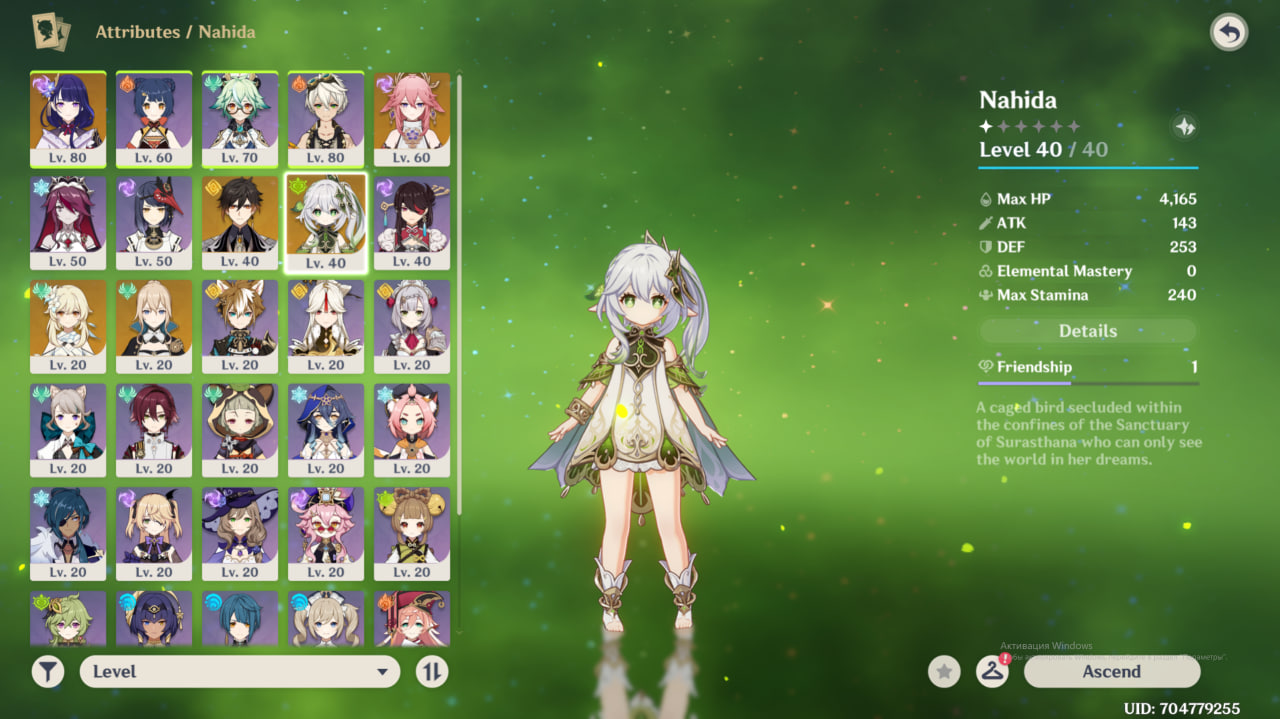Return using the back arrow button
This screenshot has width=1280, height=719.
pos(1229,33)
